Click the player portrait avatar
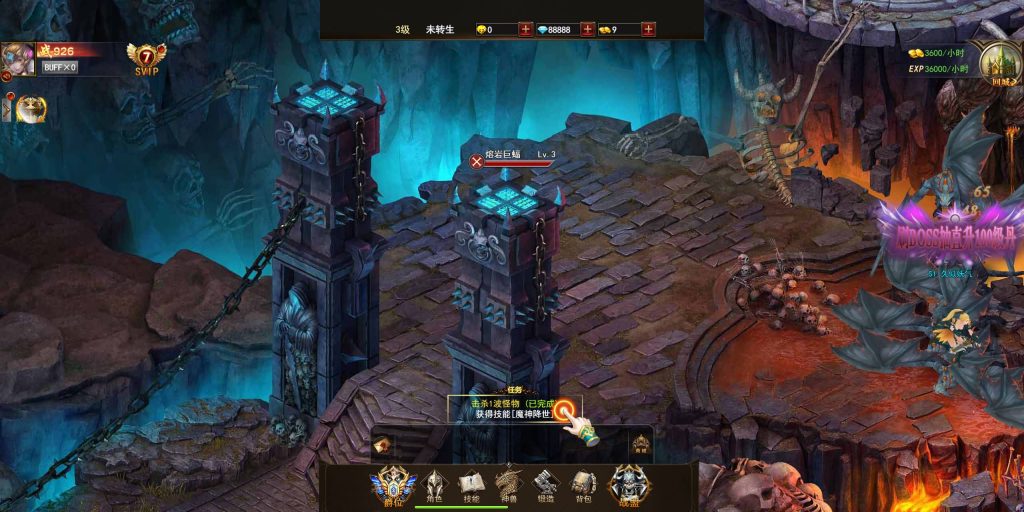The image size is (1024, 512). 18,60
